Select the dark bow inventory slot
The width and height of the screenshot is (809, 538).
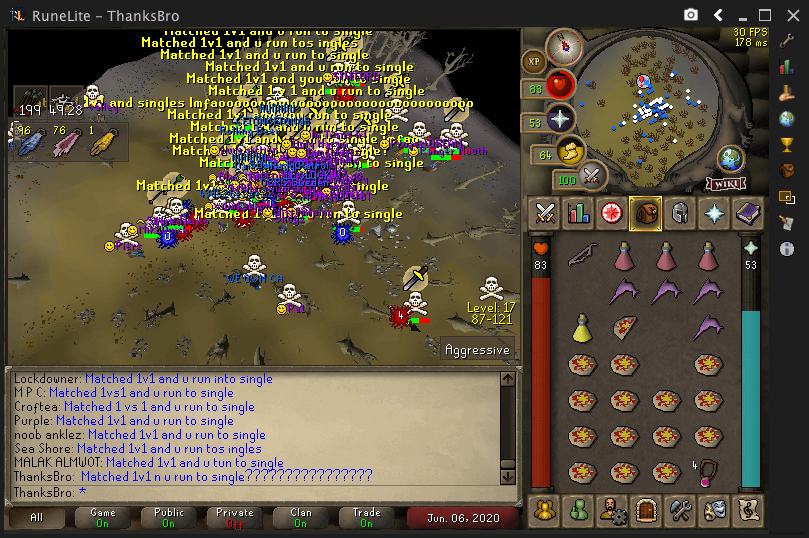pos(582,256)
